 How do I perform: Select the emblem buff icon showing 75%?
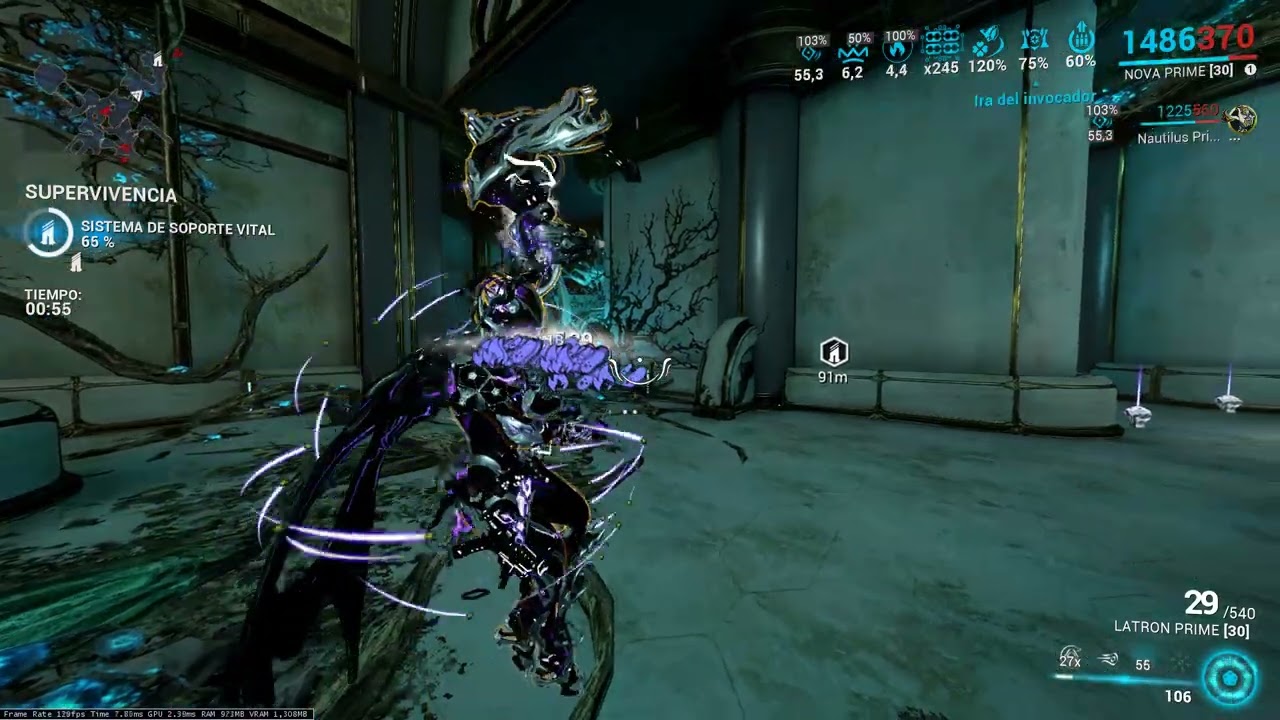(x=1033, y=41)
